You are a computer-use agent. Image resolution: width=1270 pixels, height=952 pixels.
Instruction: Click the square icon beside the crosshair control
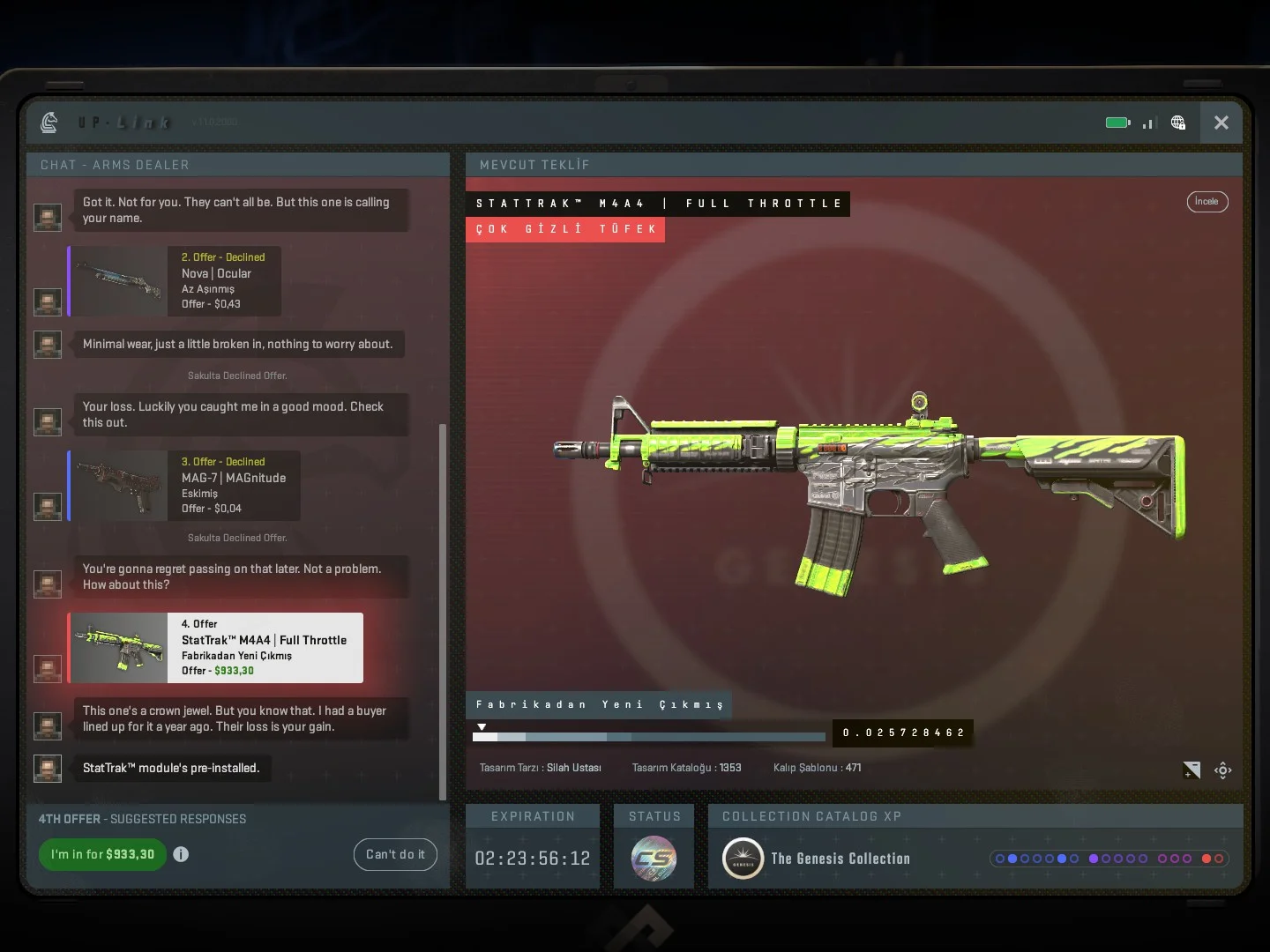(x=1192, y=770)
